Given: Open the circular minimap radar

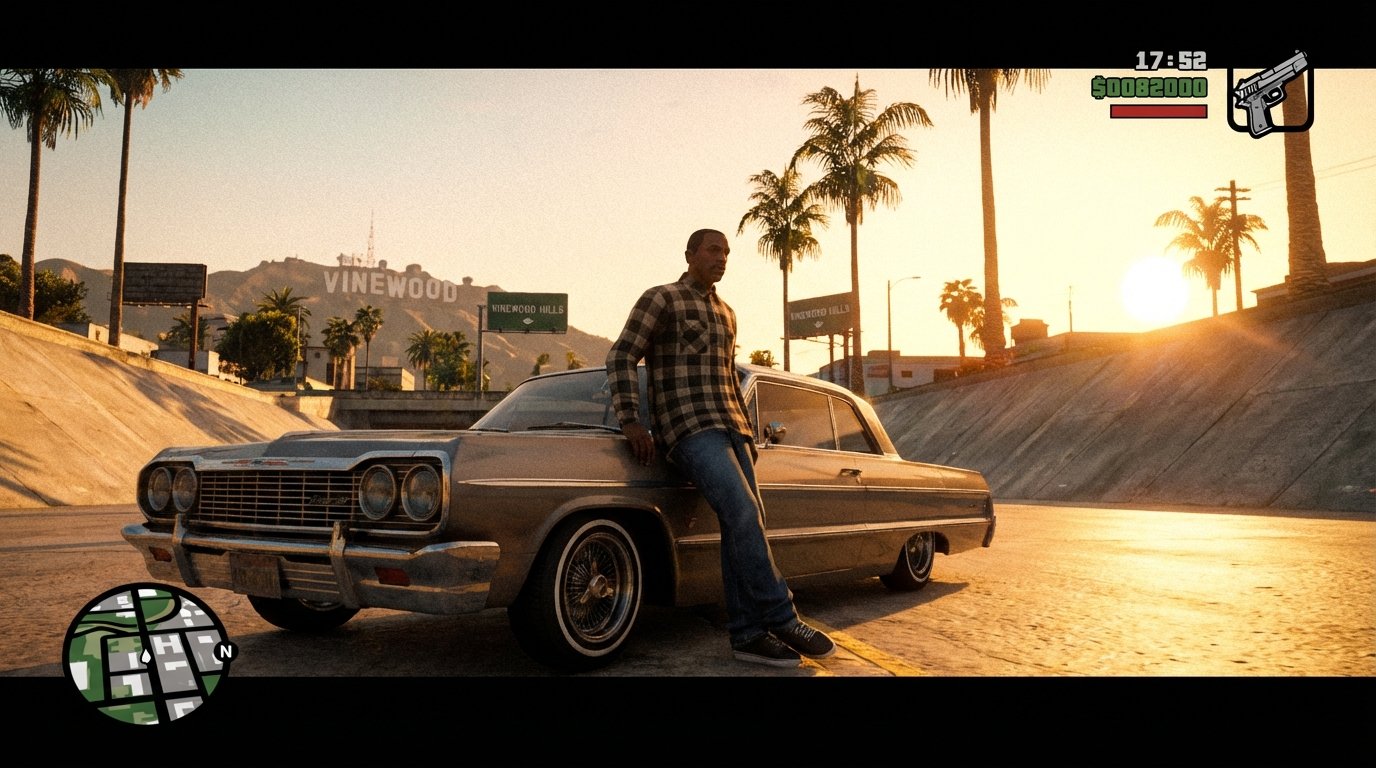Looking at the screenshot, I should (x=150, y=655).
